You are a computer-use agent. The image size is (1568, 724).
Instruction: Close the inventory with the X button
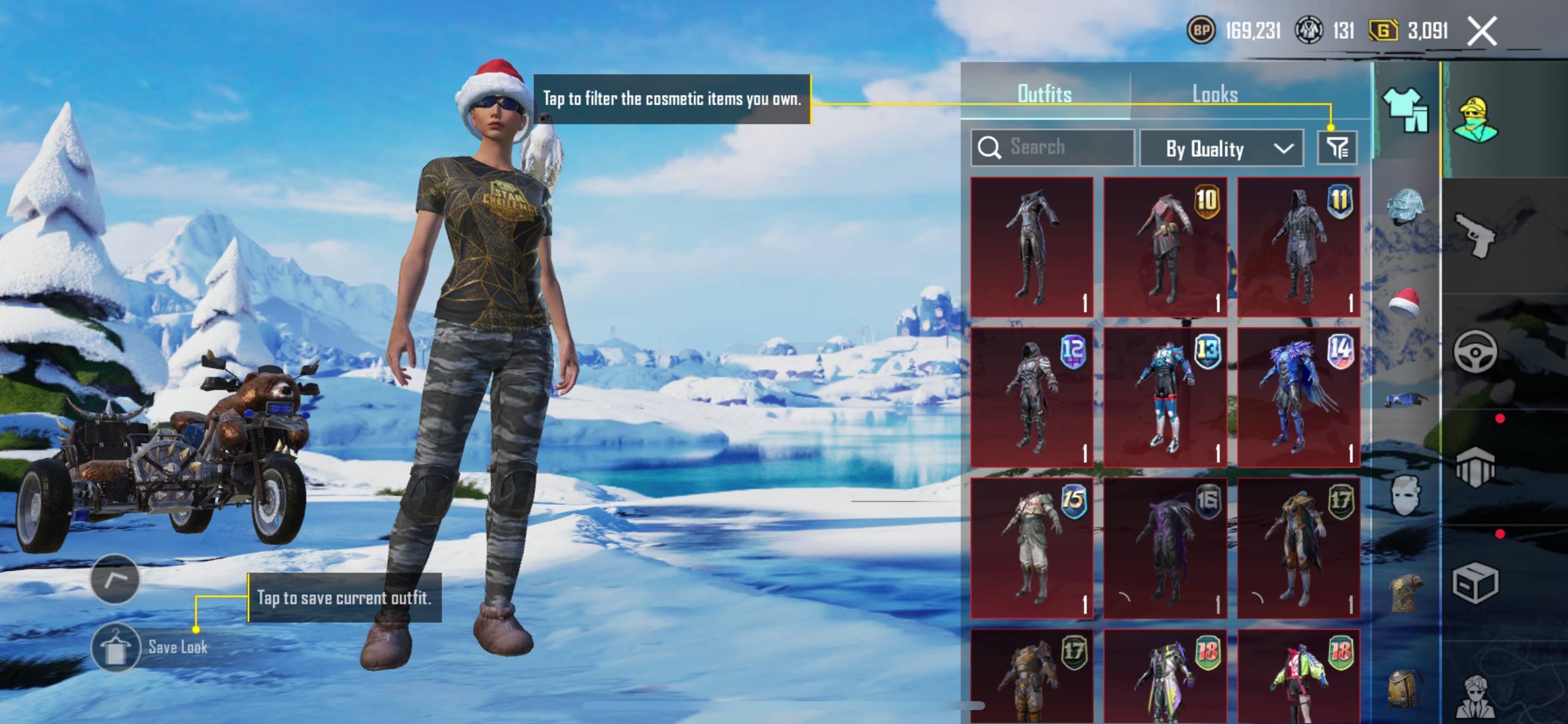(x=1482, y=31)
